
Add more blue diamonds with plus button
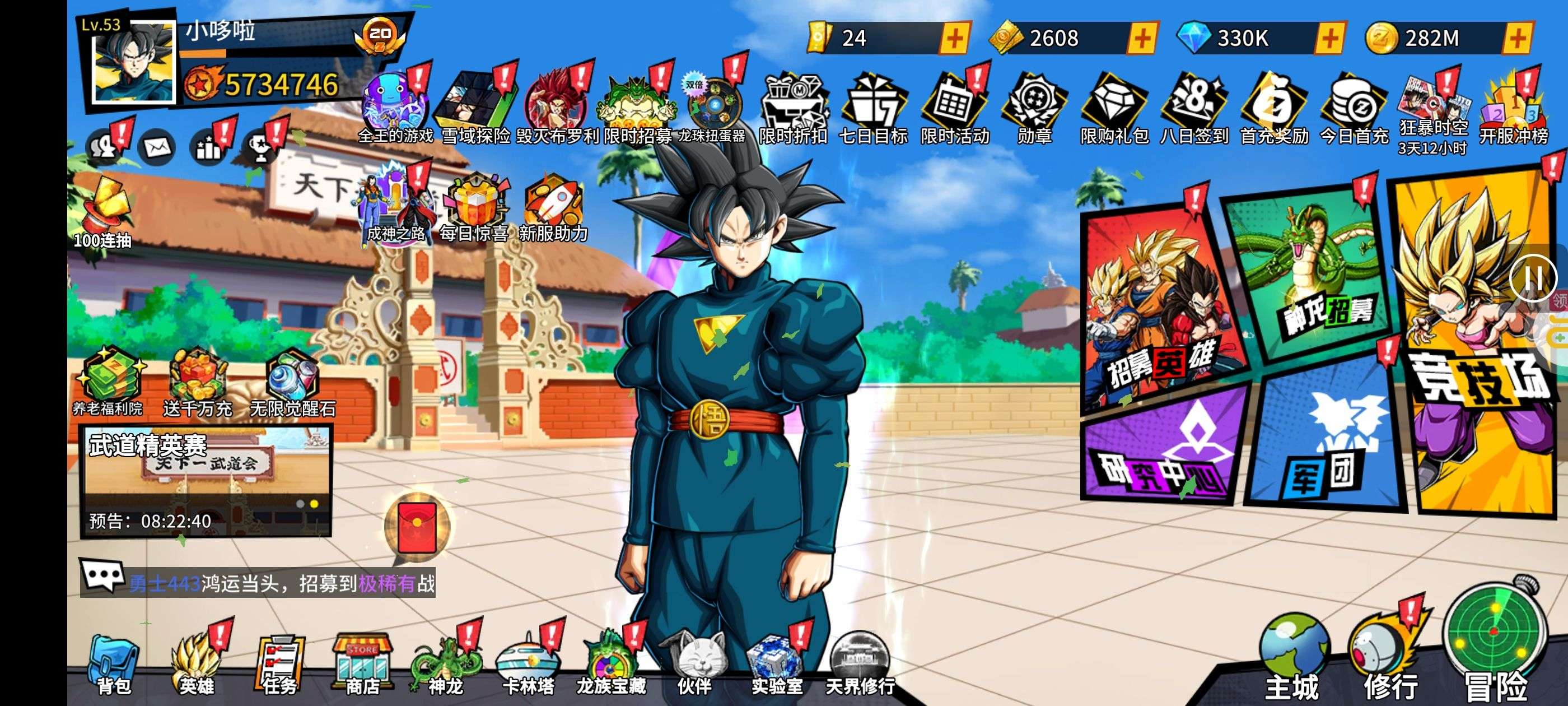(x=1329, y=38)
